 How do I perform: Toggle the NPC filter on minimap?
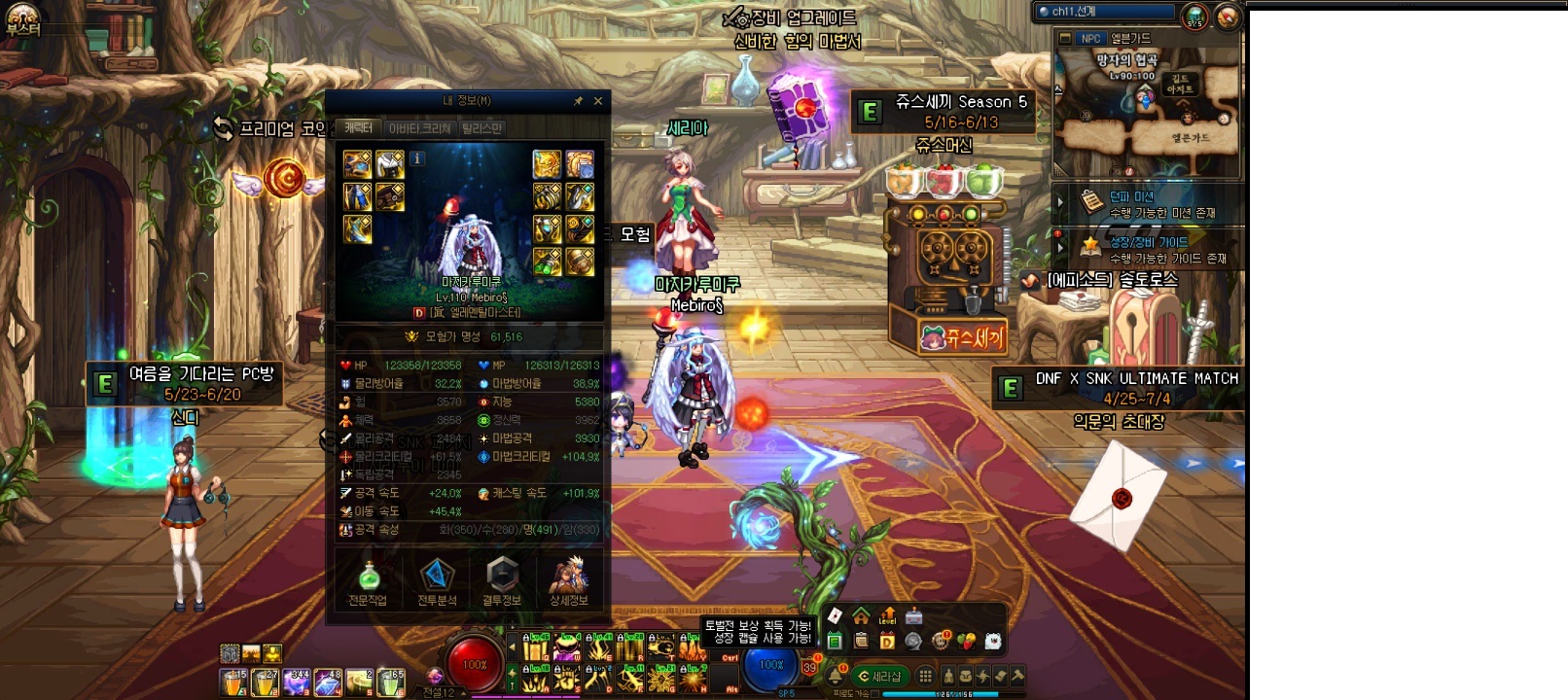pos(1091,39)
